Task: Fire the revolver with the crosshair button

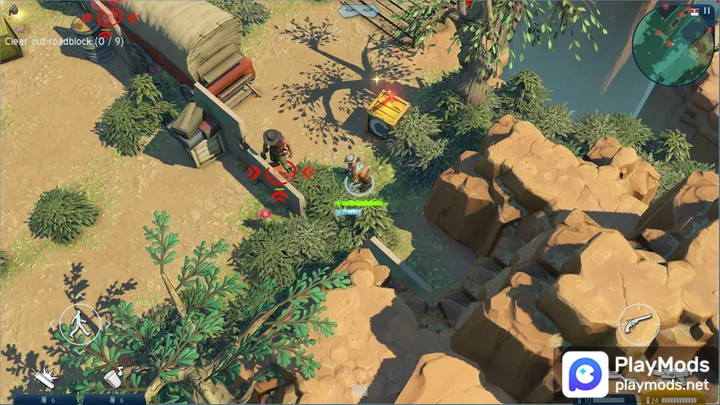Action: [637, 322]
